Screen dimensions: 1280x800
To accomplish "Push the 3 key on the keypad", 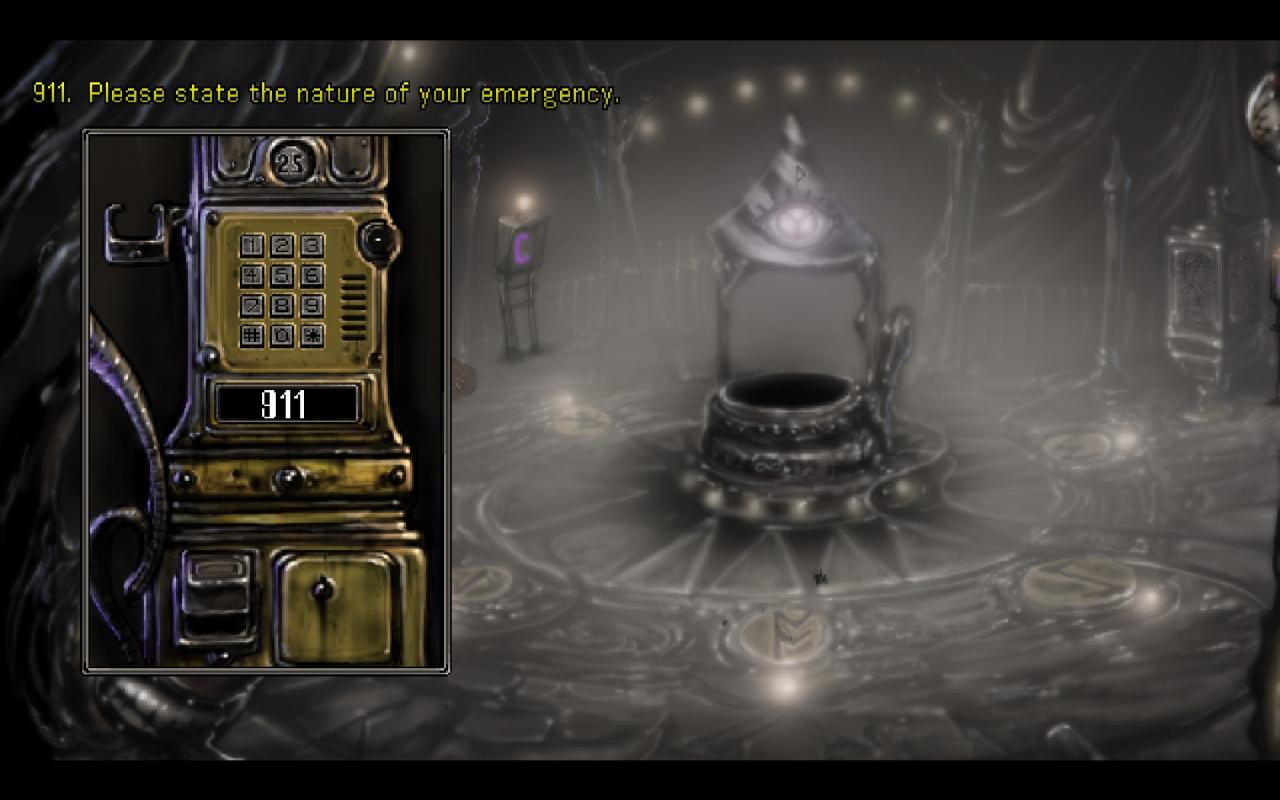I will 312,245.
